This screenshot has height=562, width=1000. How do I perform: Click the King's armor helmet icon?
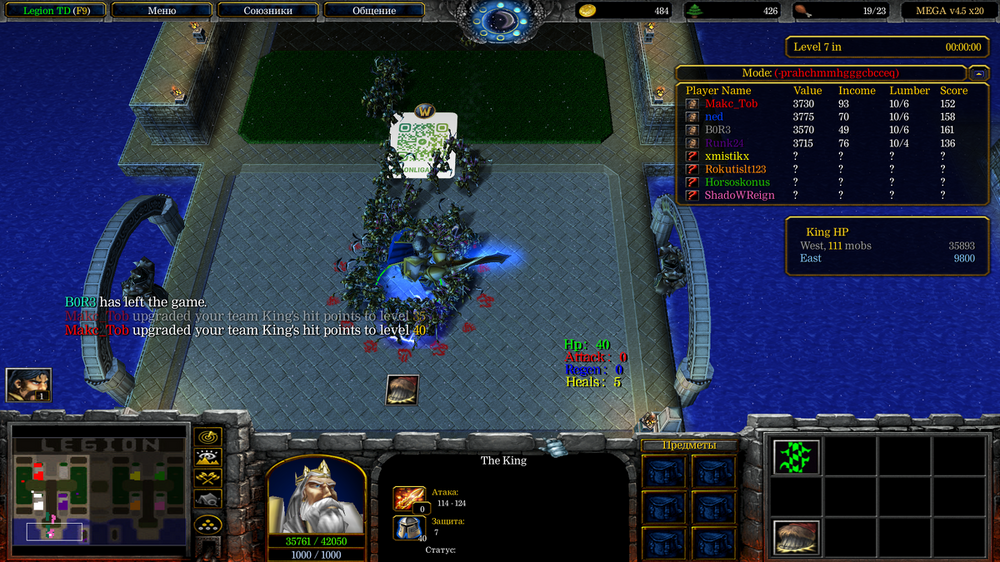click(410, 528)
